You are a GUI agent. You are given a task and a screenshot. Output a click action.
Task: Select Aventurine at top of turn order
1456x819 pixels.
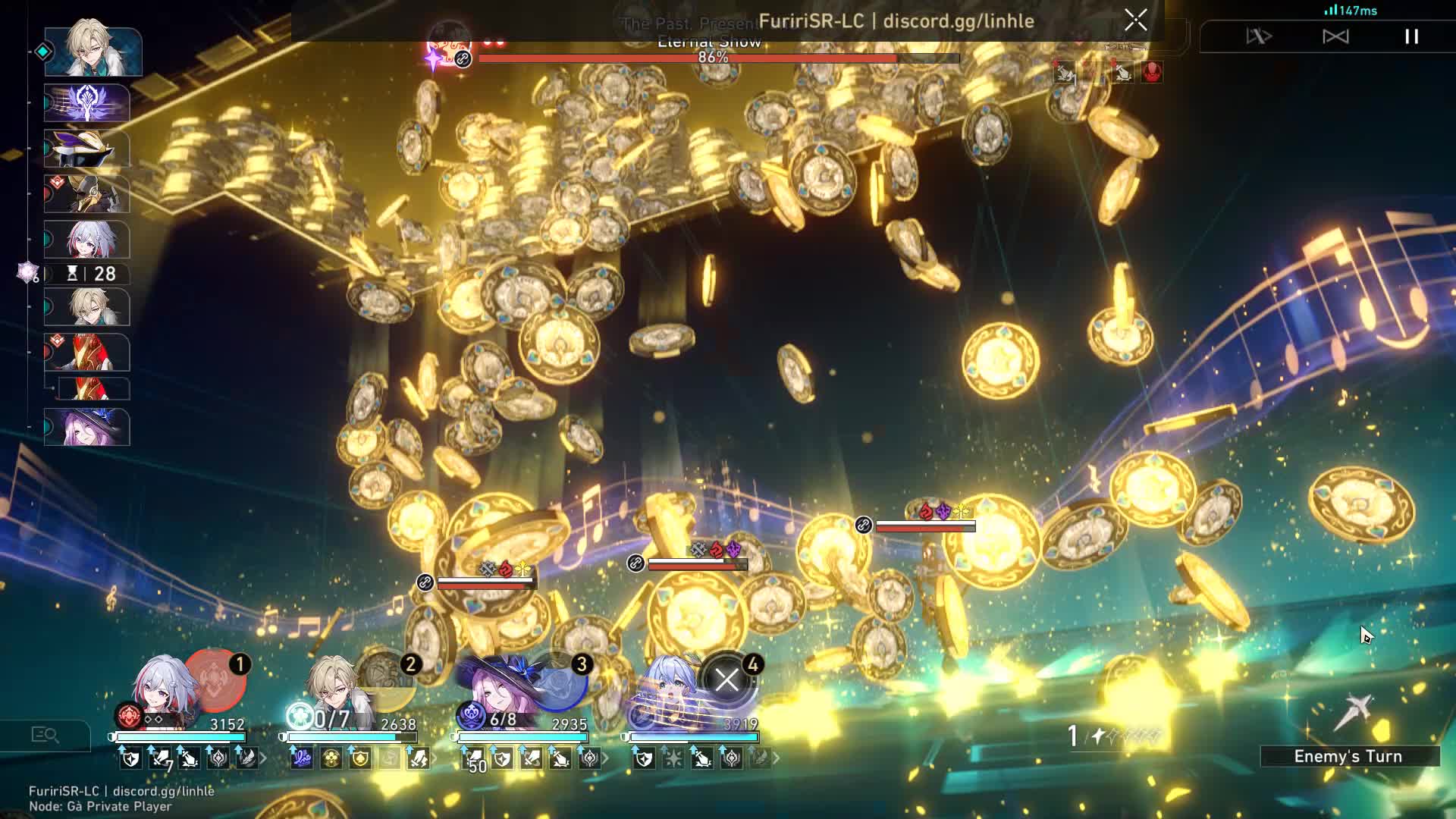pyautogui.click(x=93, y=50)
